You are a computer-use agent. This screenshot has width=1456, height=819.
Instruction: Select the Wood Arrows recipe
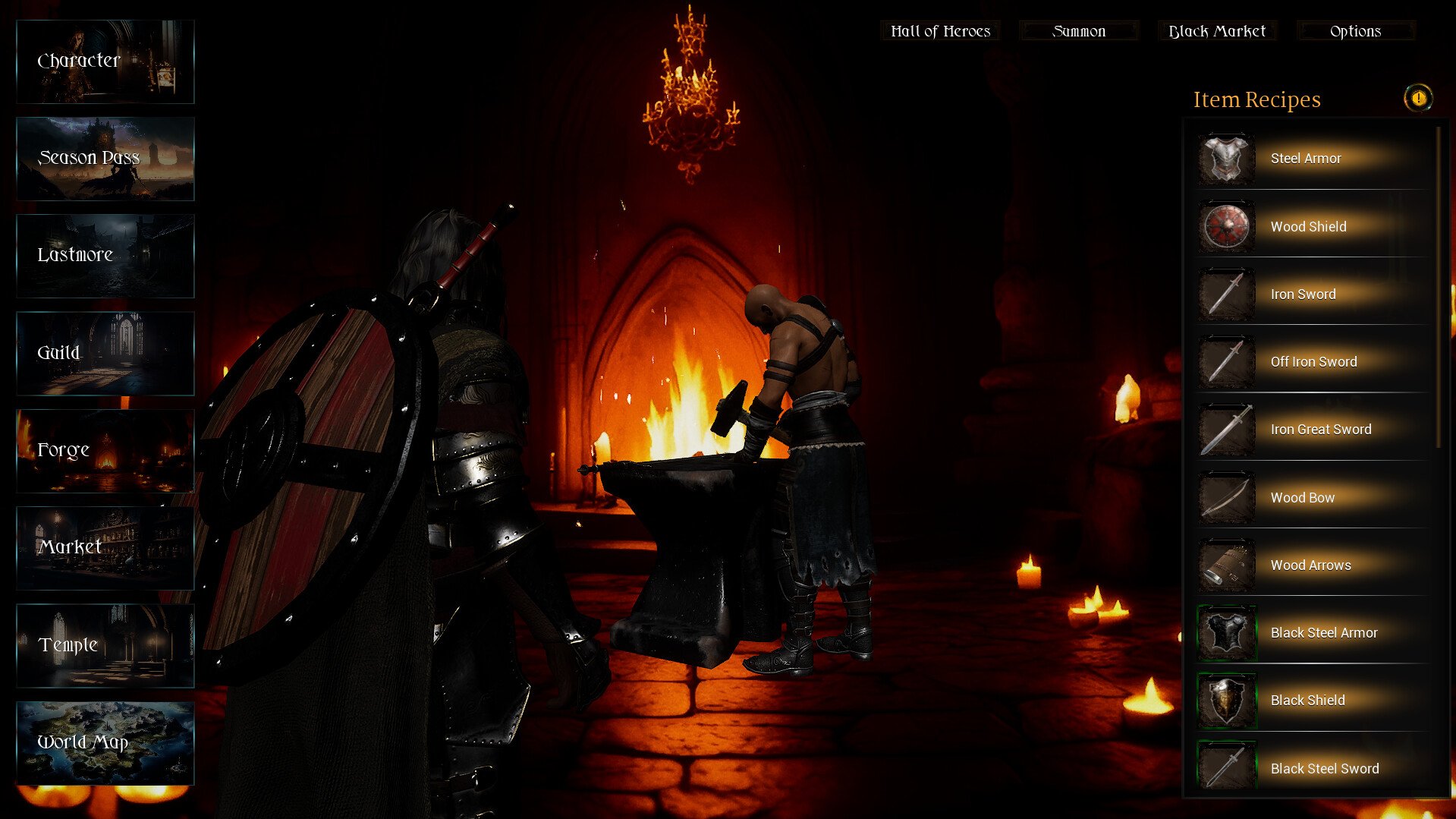click(x=1313, y=565)
